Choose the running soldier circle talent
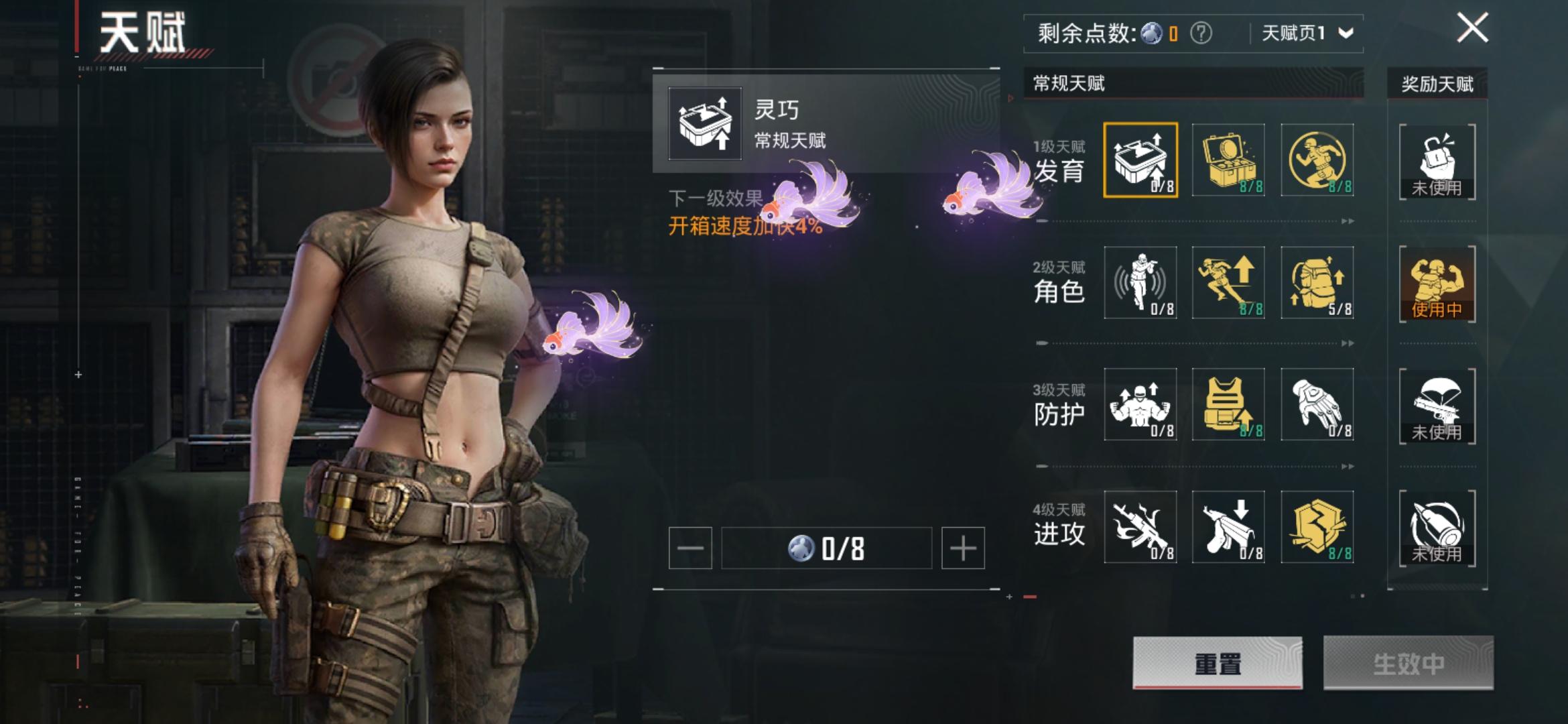The height and width of the screenshot is (724, 1568). point(1317,160)
